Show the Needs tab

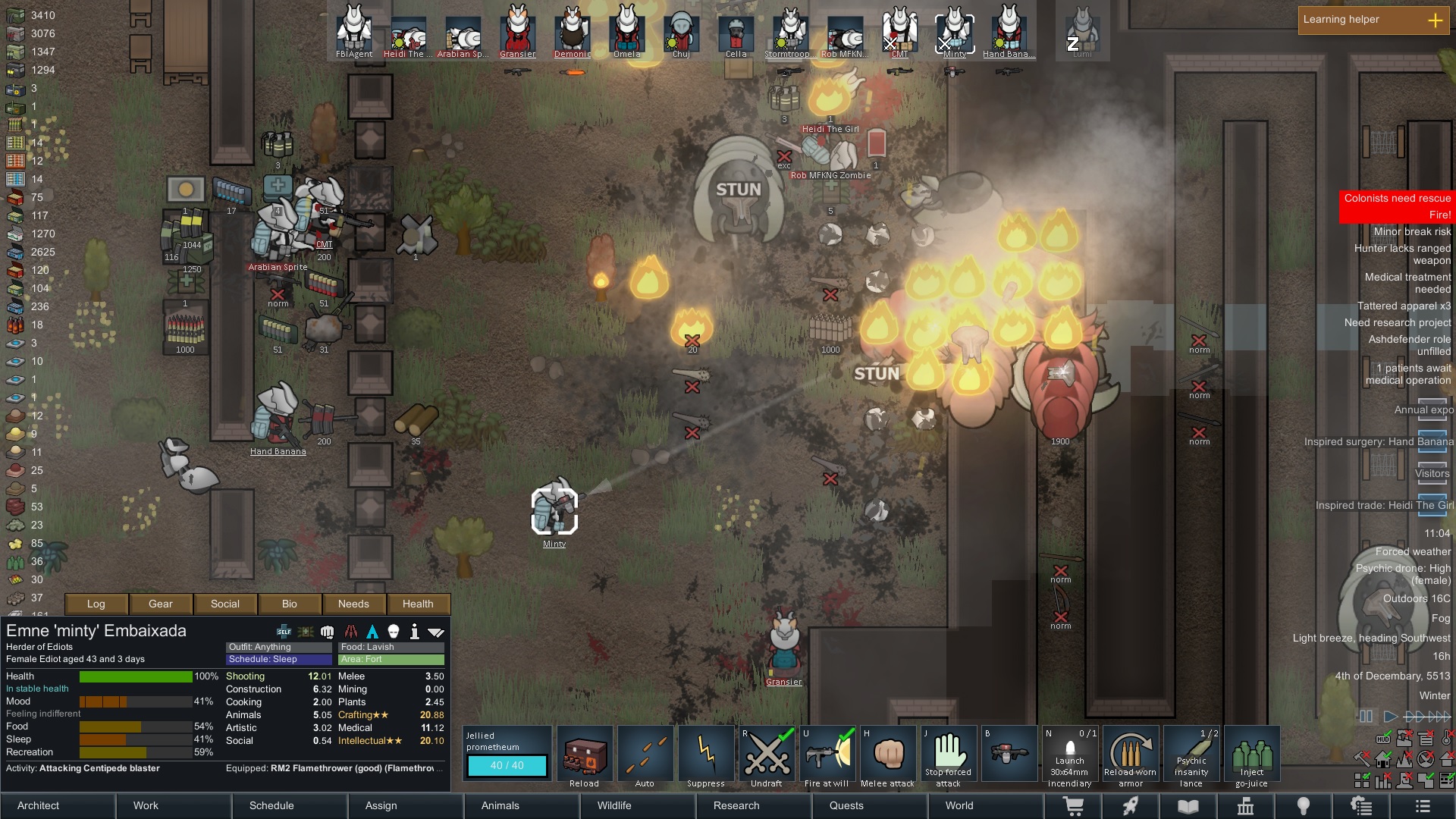[353, 604]
